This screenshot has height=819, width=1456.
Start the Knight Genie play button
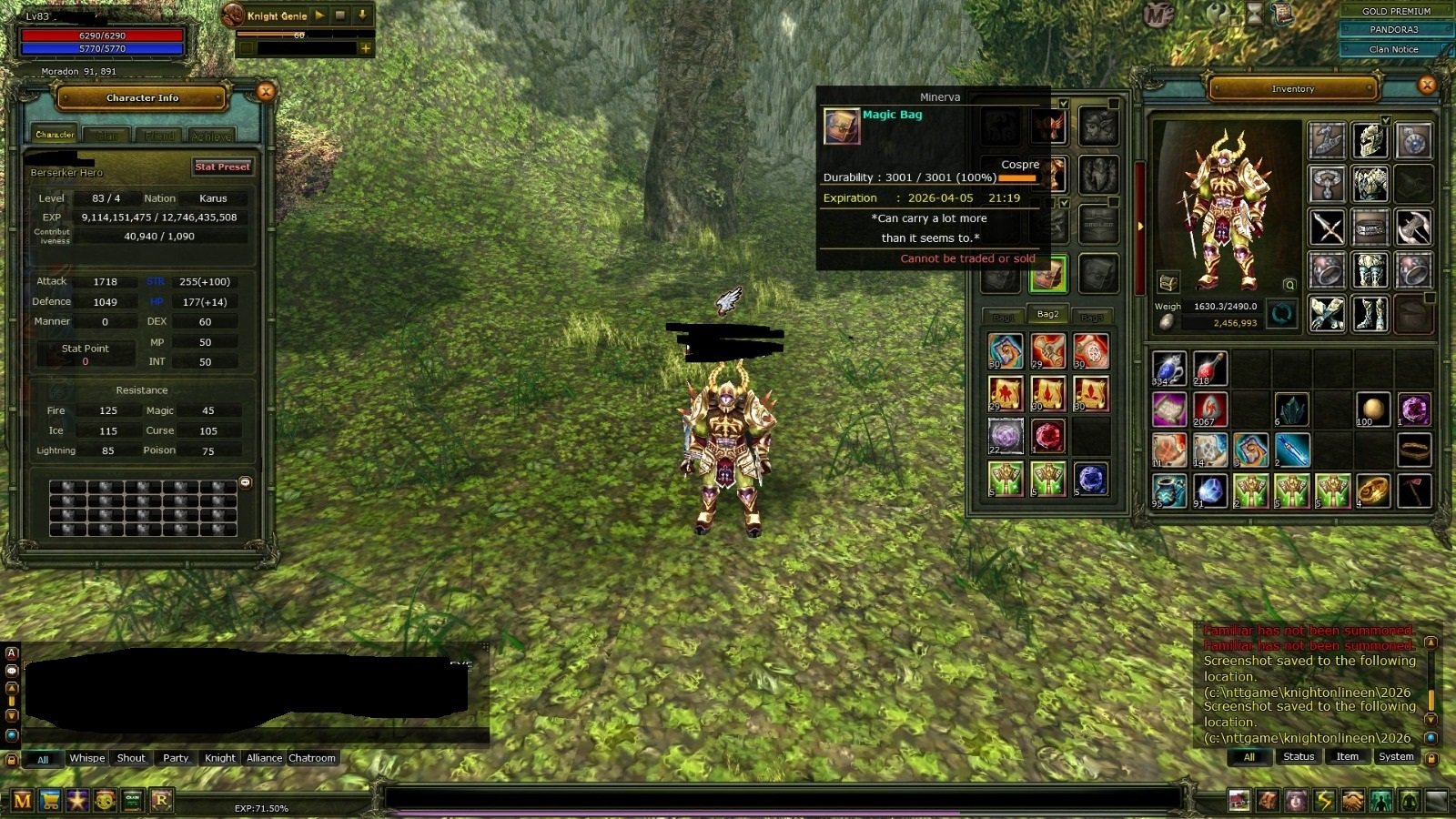click(319, 15)
